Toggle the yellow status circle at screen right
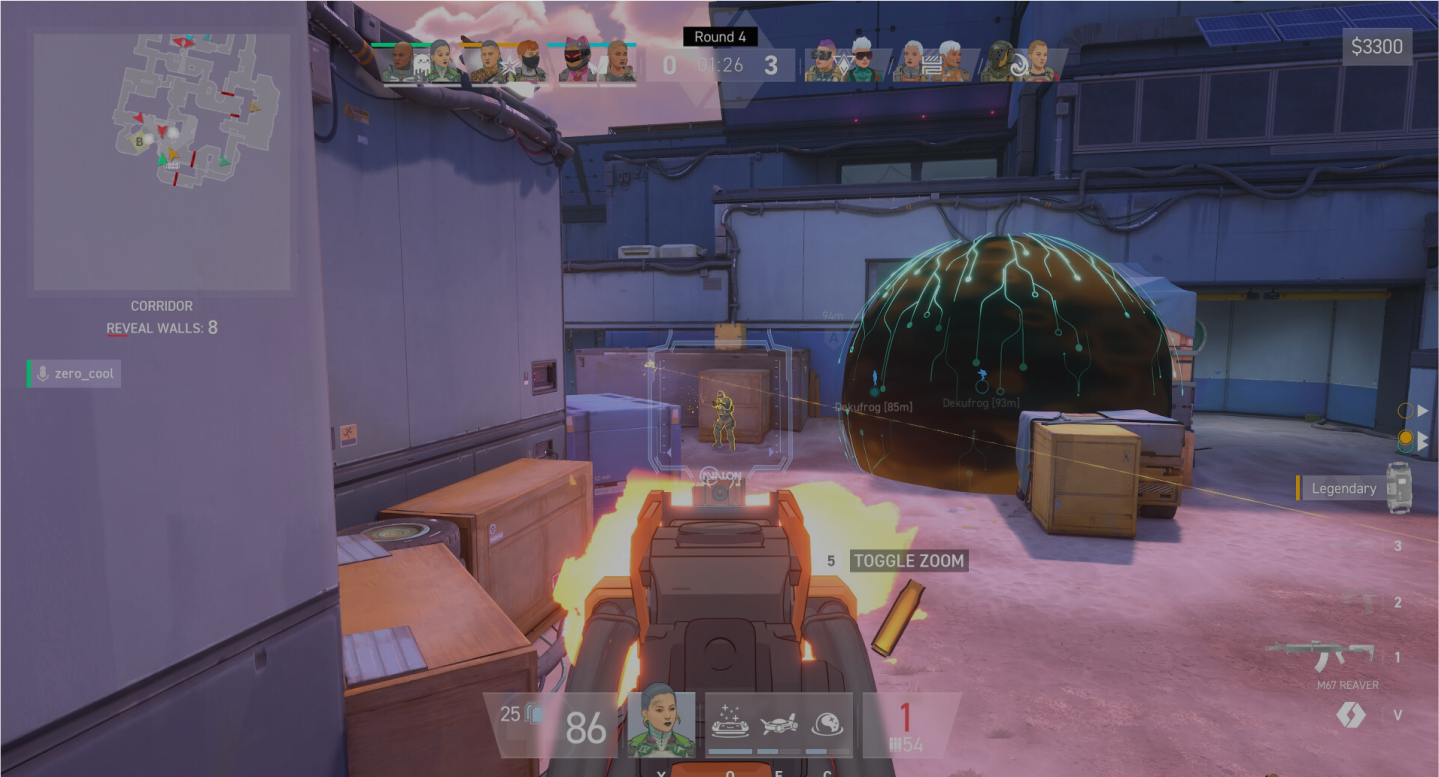The height and width of the screenshot is (777, 1439). click(1406, 437)
